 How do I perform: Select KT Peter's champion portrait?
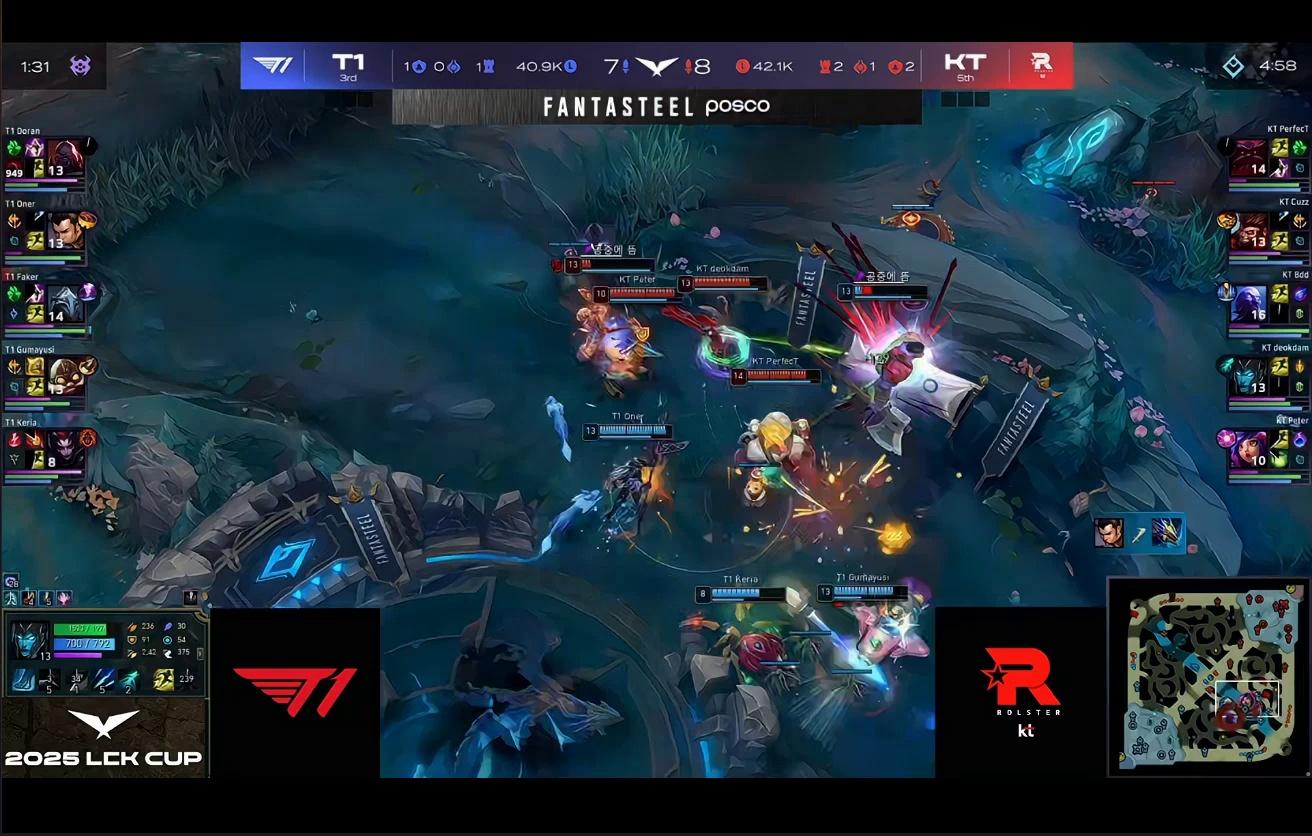tap(1246, 448)
